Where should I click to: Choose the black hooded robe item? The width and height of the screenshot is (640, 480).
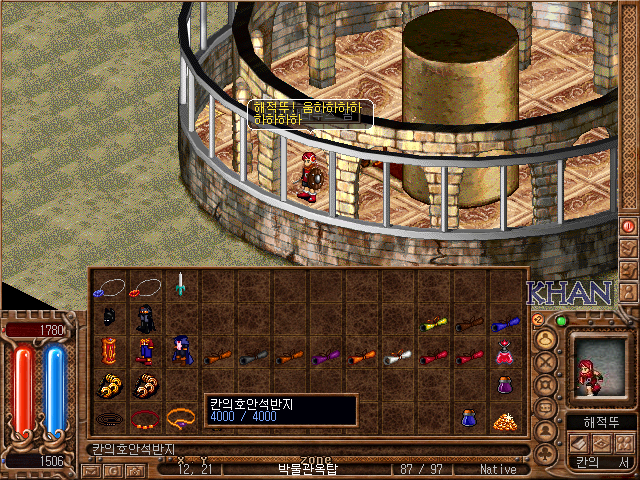(x=144, y=320)
